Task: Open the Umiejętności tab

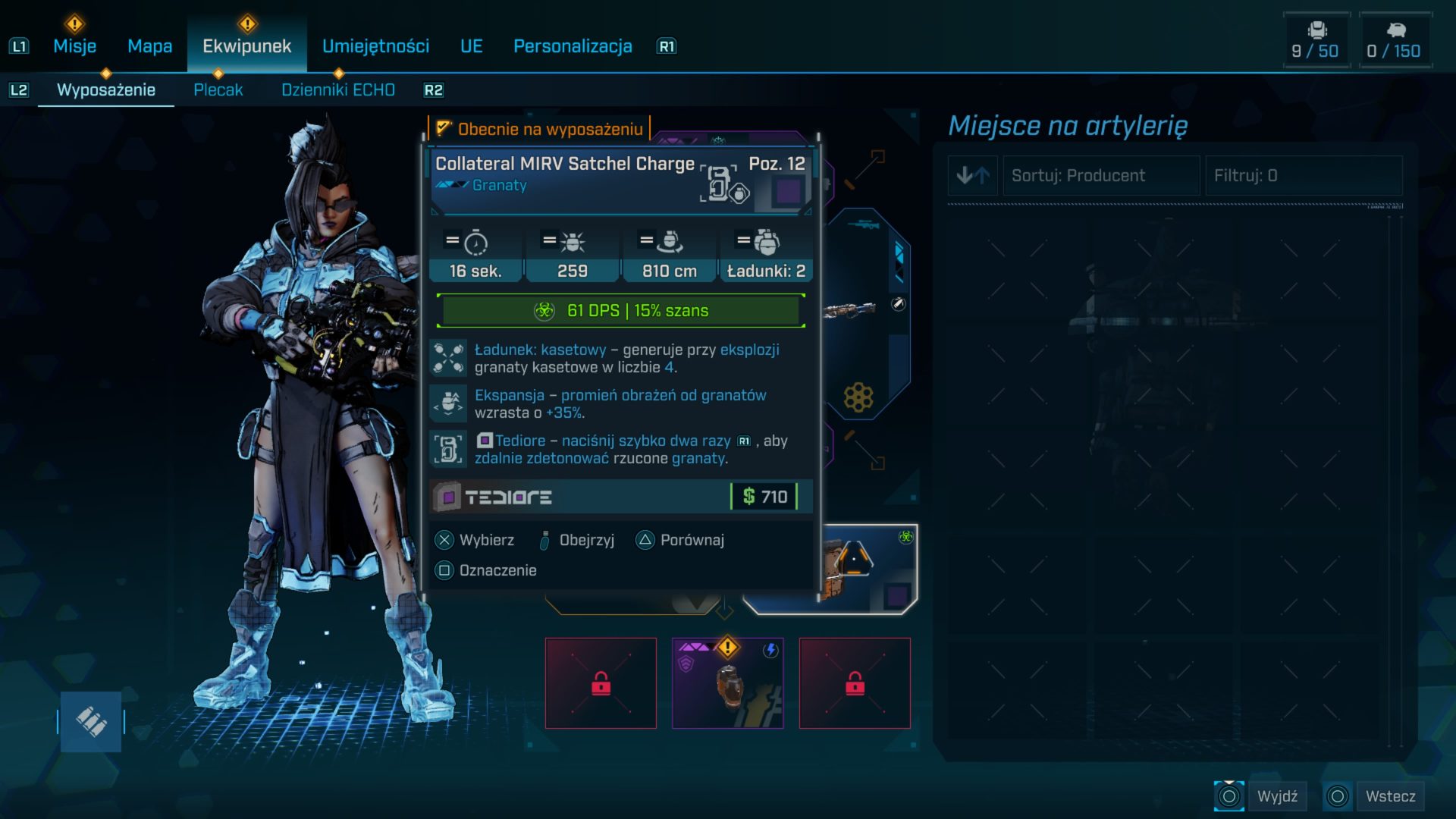Action: pyautogui.click(x=375, y=46)
